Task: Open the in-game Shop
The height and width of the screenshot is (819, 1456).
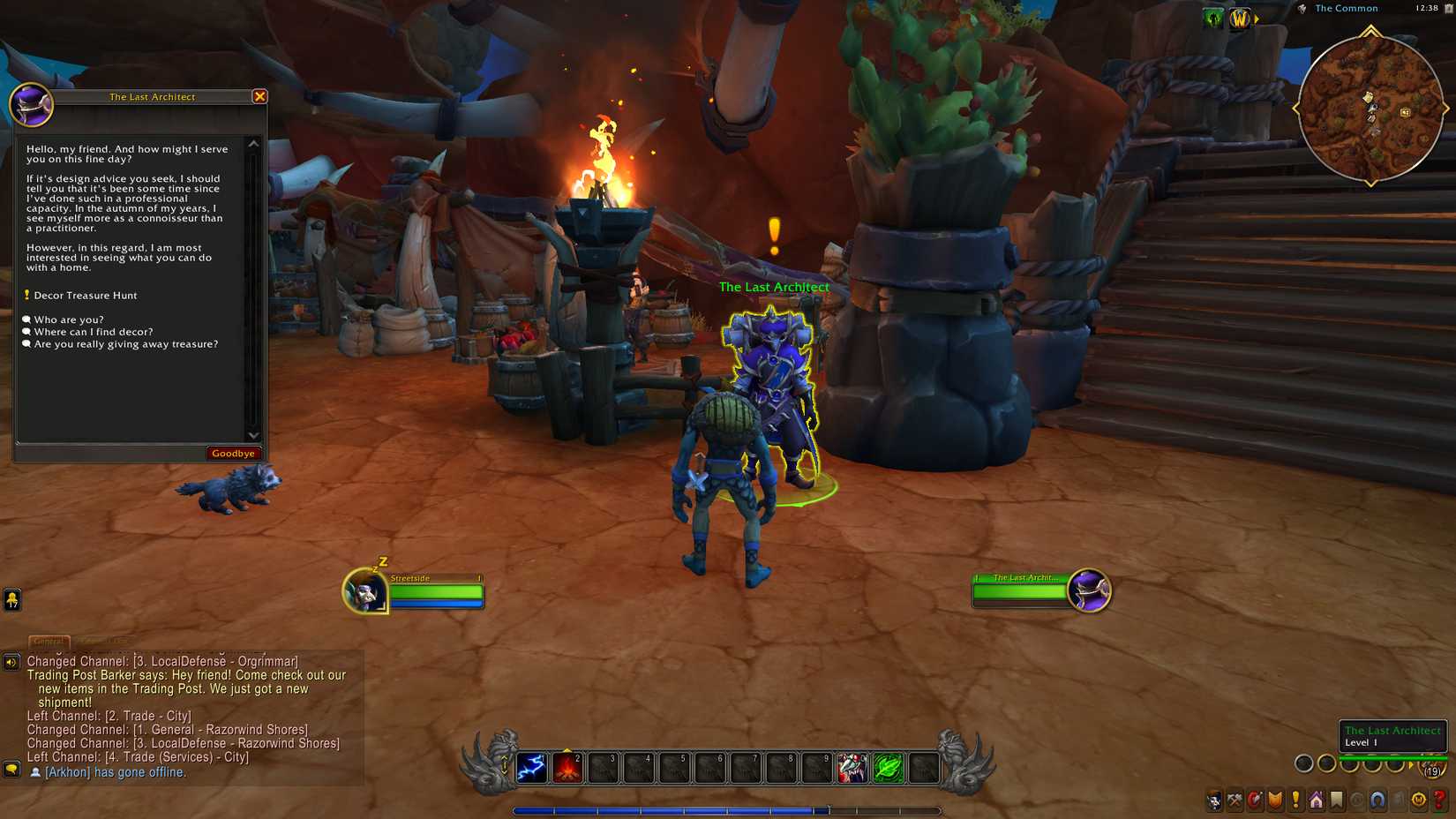Action: click(x=1421, y=801)
